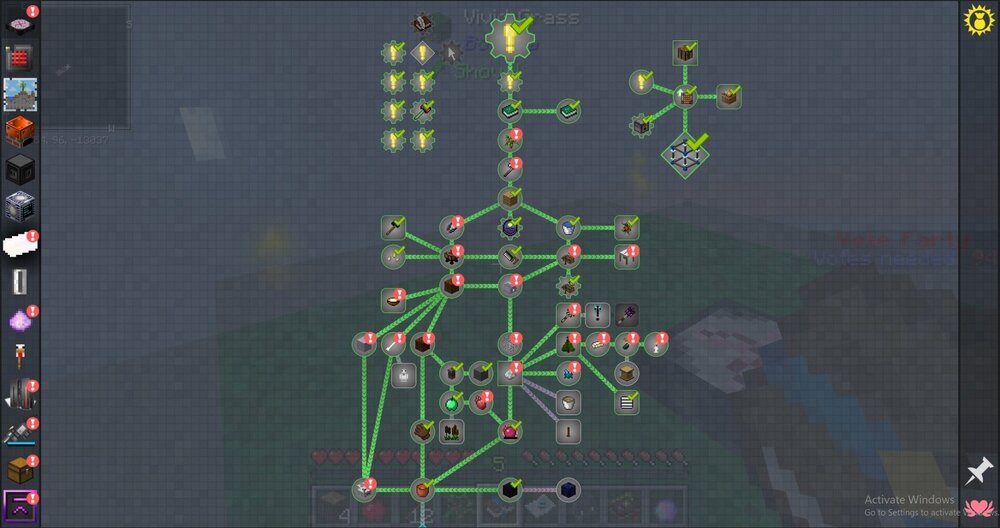Select the clay pot quest node
The image size is (1000, 528).
click(423, 489)
